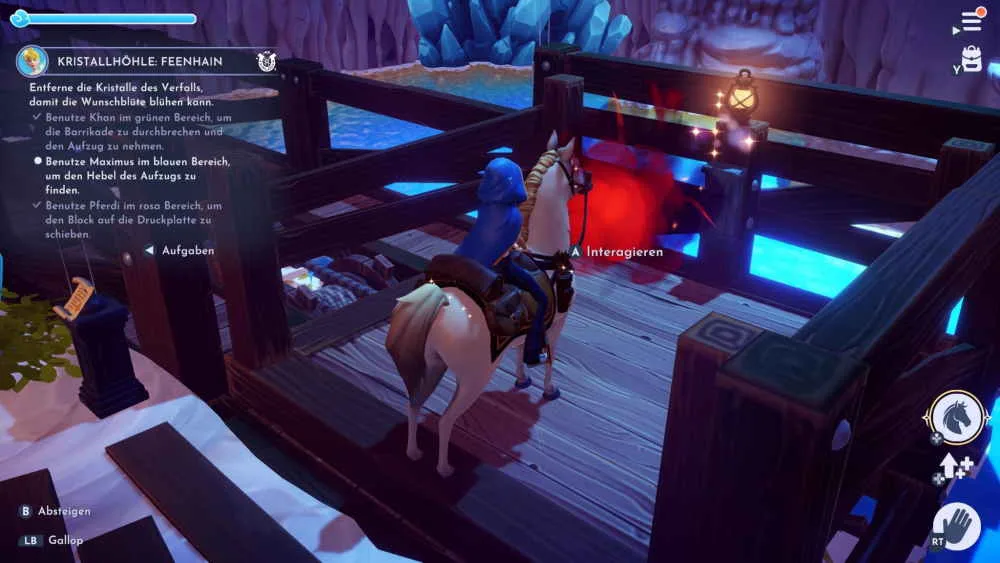The image size is (1000, 563).
Task: Open the backpack inventory
Action: coord(972,58)
